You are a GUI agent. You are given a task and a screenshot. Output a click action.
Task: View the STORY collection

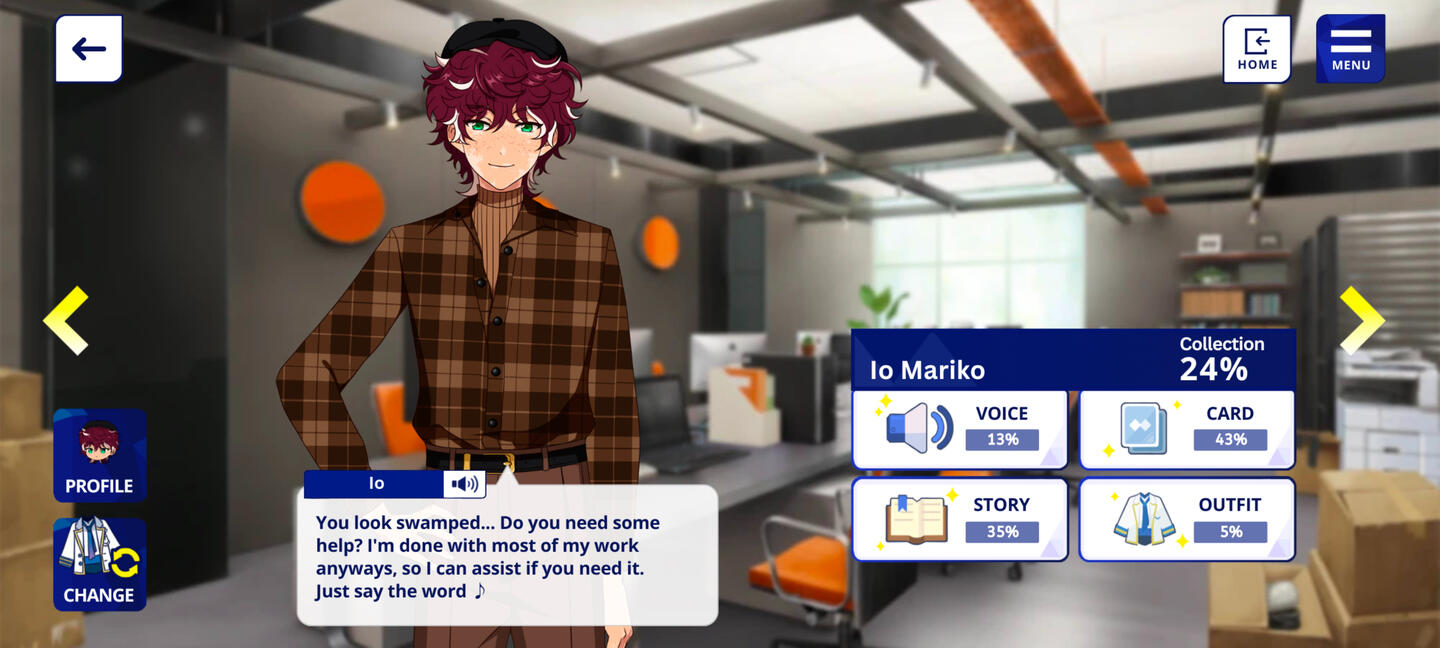pos(959,519)
